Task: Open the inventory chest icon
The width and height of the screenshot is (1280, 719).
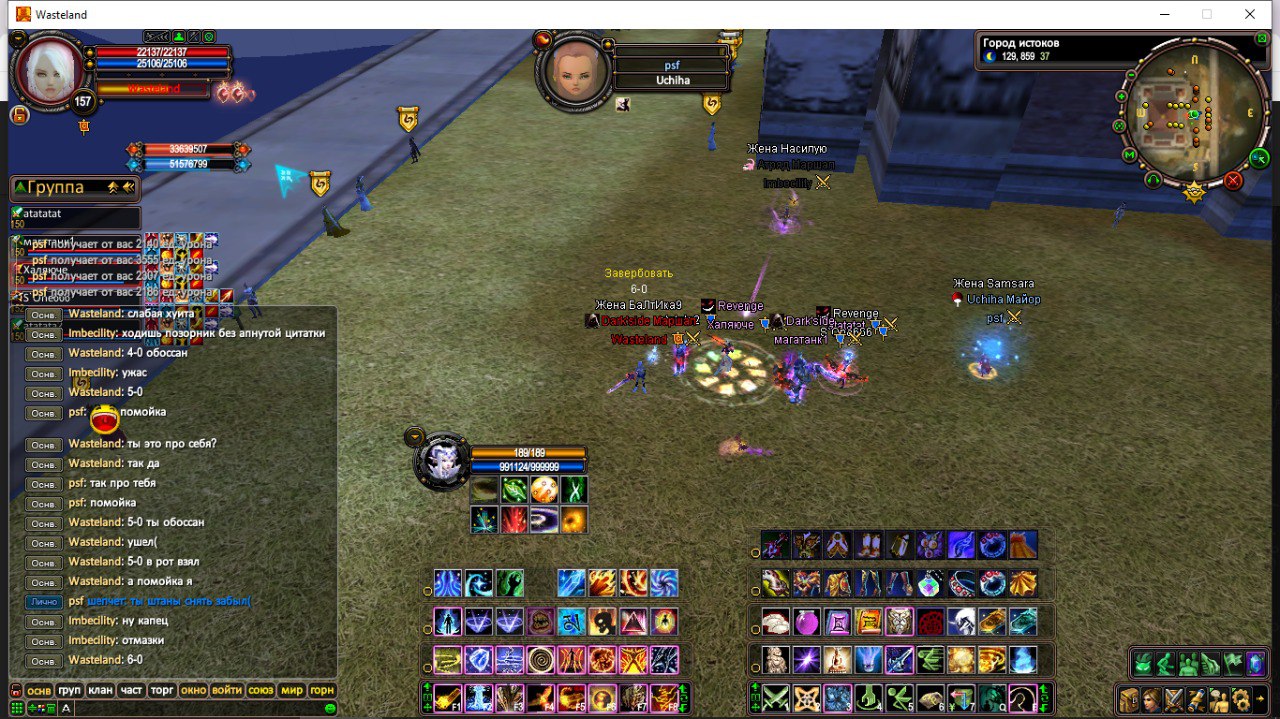Action: 1129,699
